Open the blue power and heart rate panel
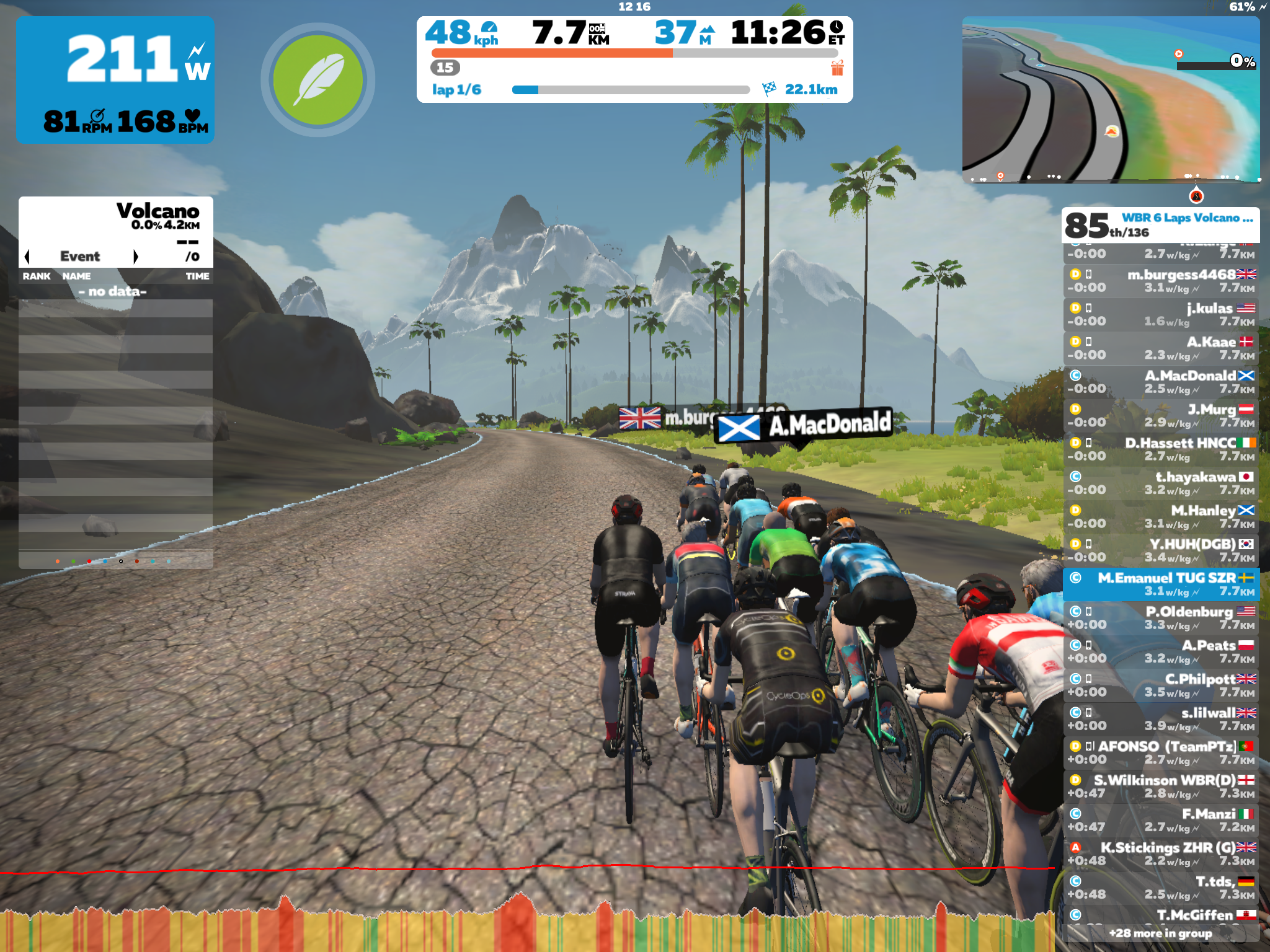 [115, 79]
